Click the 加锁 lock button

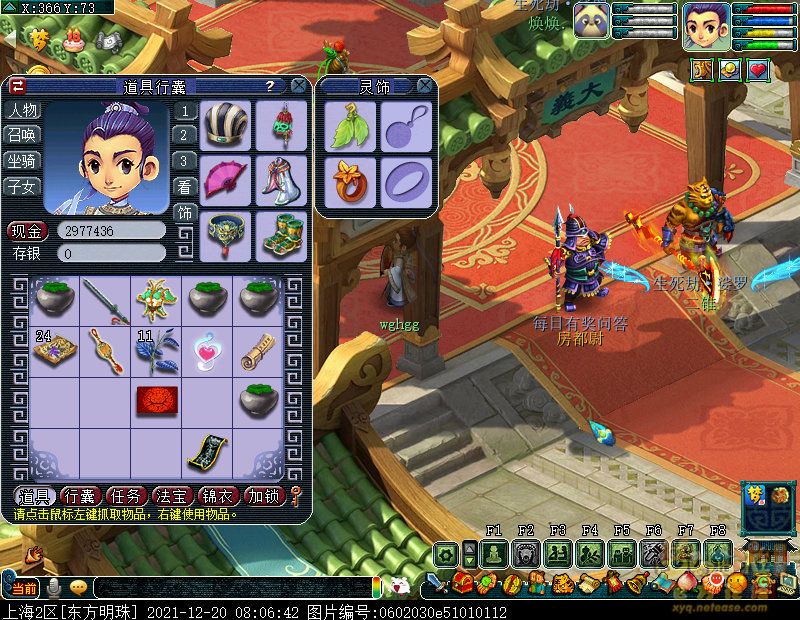click(x=264, y=495)
